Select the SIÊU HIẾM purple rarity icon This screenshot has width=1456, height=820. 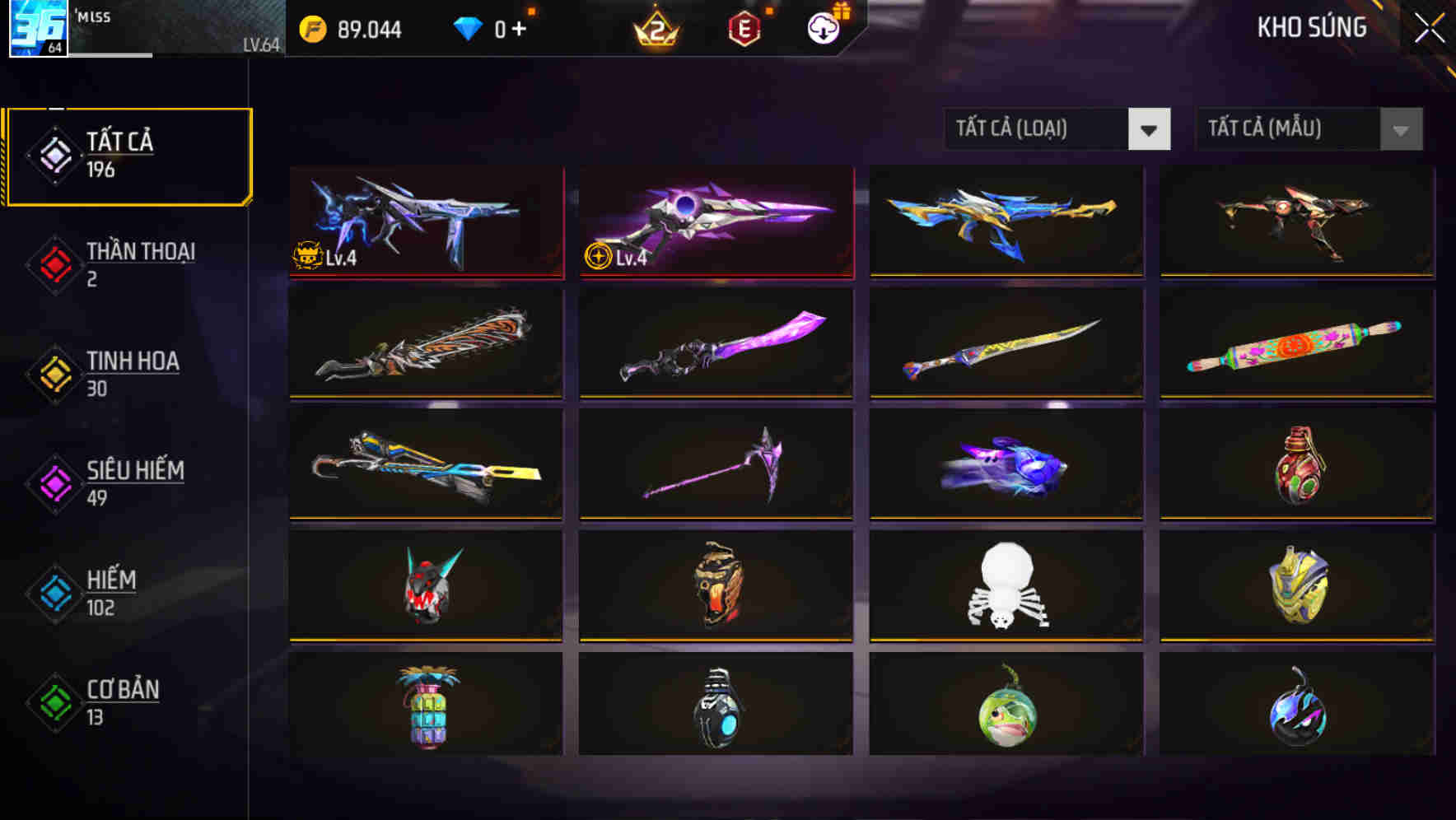pos(54,482)
